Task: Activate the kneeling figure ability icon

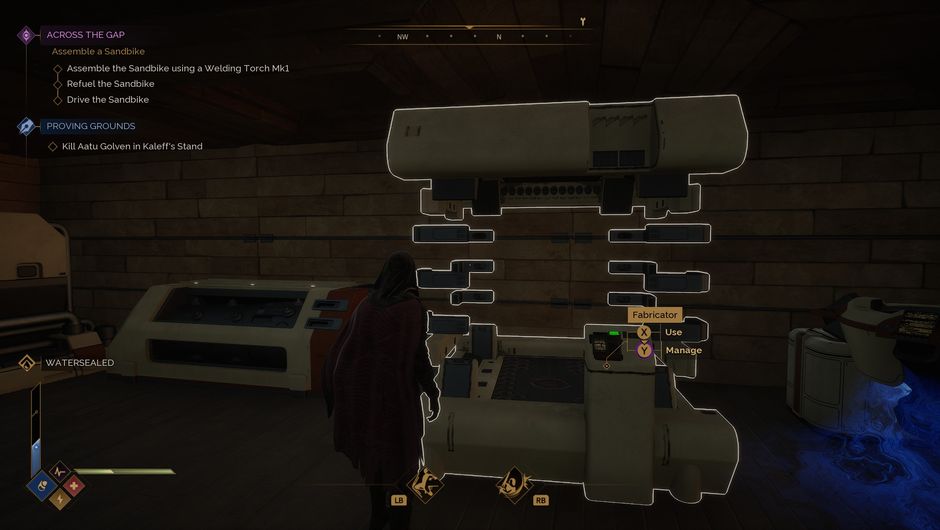Action: pyautogui.click(x=423, y=483)
